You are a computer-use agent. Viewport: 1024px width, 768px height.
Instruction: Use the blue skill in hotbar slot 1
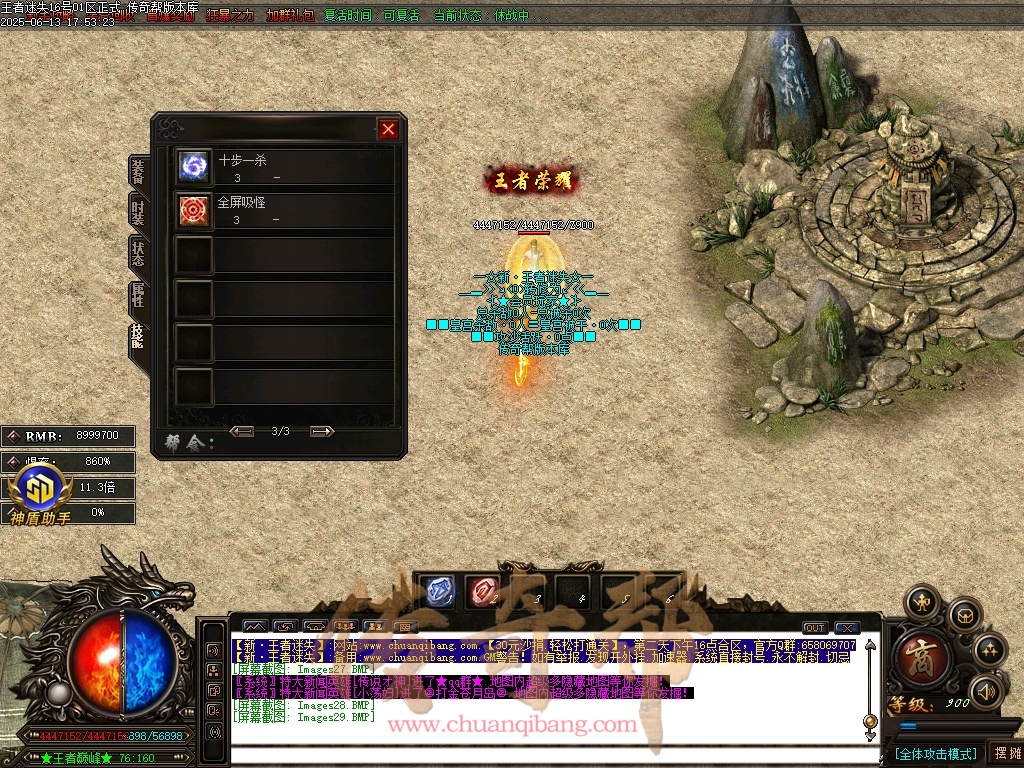[435, 591]
